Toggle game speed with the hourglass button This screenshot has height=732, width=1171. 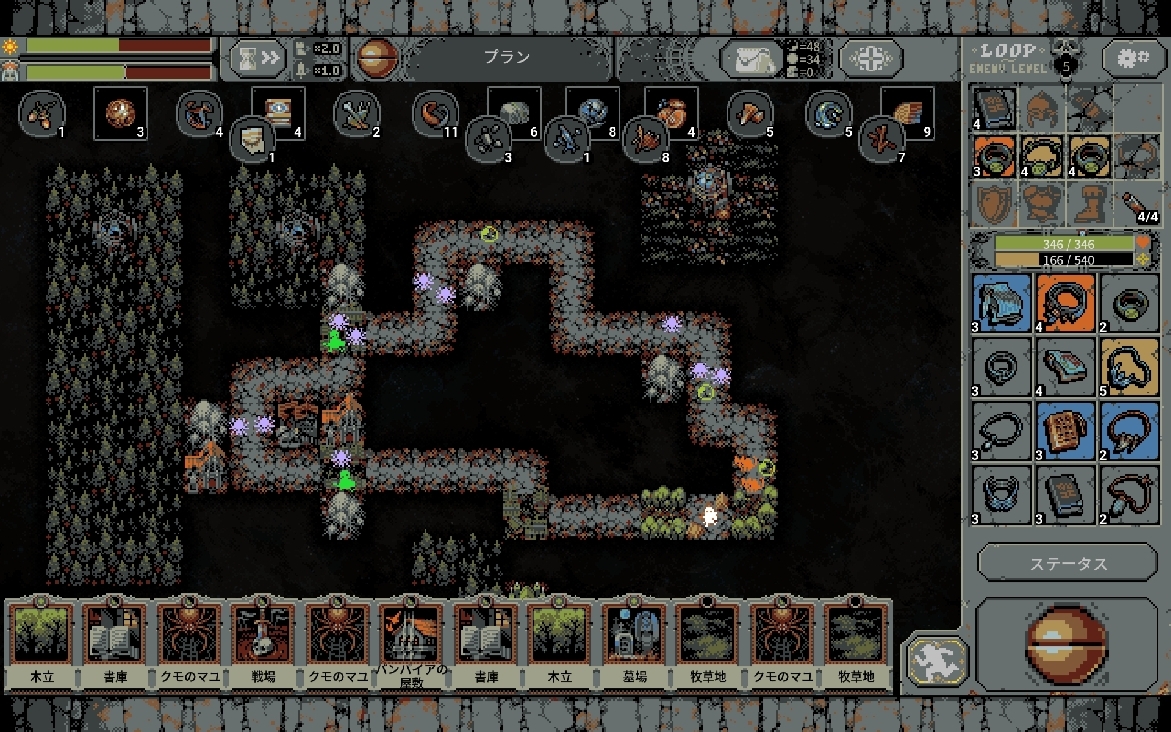256,59
